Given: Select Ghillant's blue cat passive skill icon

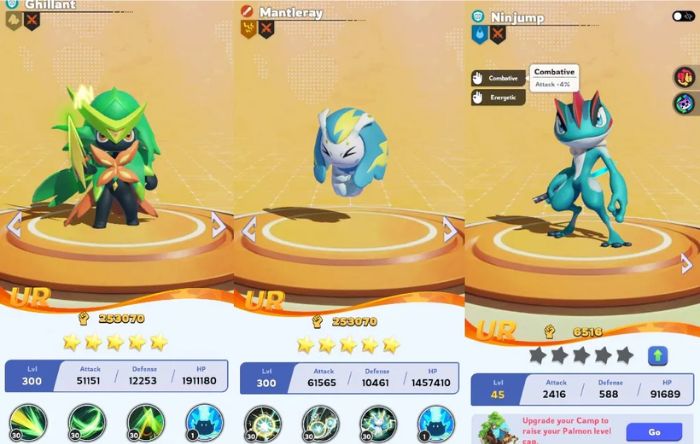Looking at the screenshot, I should [203, 424].
